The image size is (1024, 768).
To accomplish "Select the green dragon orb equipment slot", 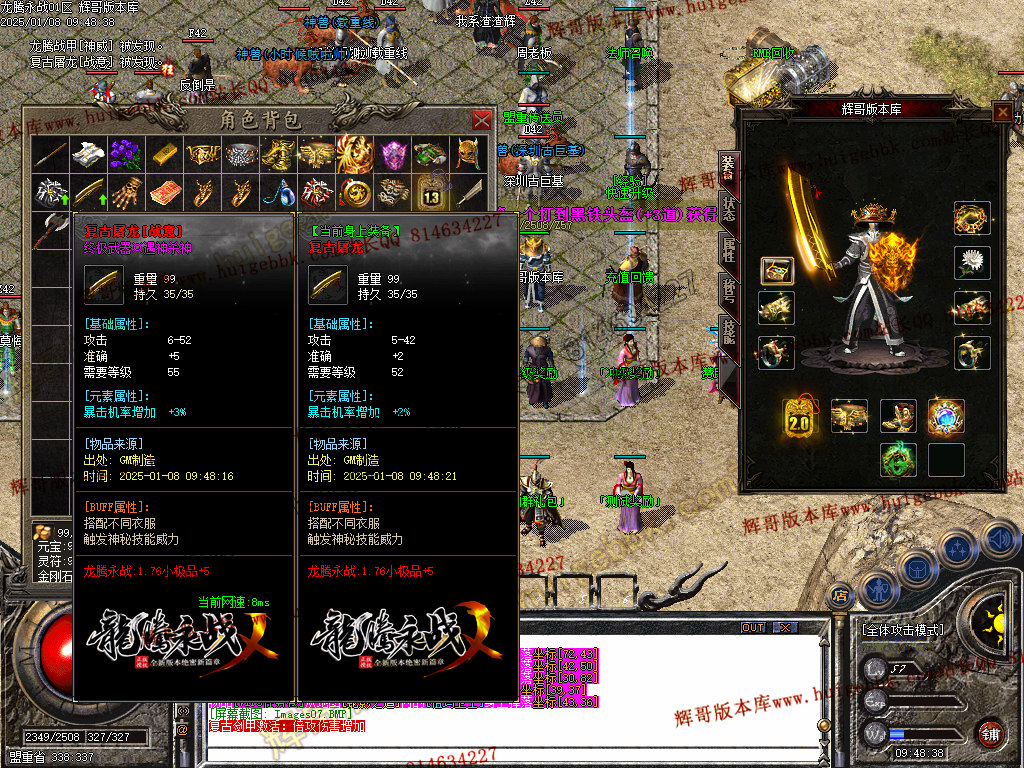I will point(898,459).
